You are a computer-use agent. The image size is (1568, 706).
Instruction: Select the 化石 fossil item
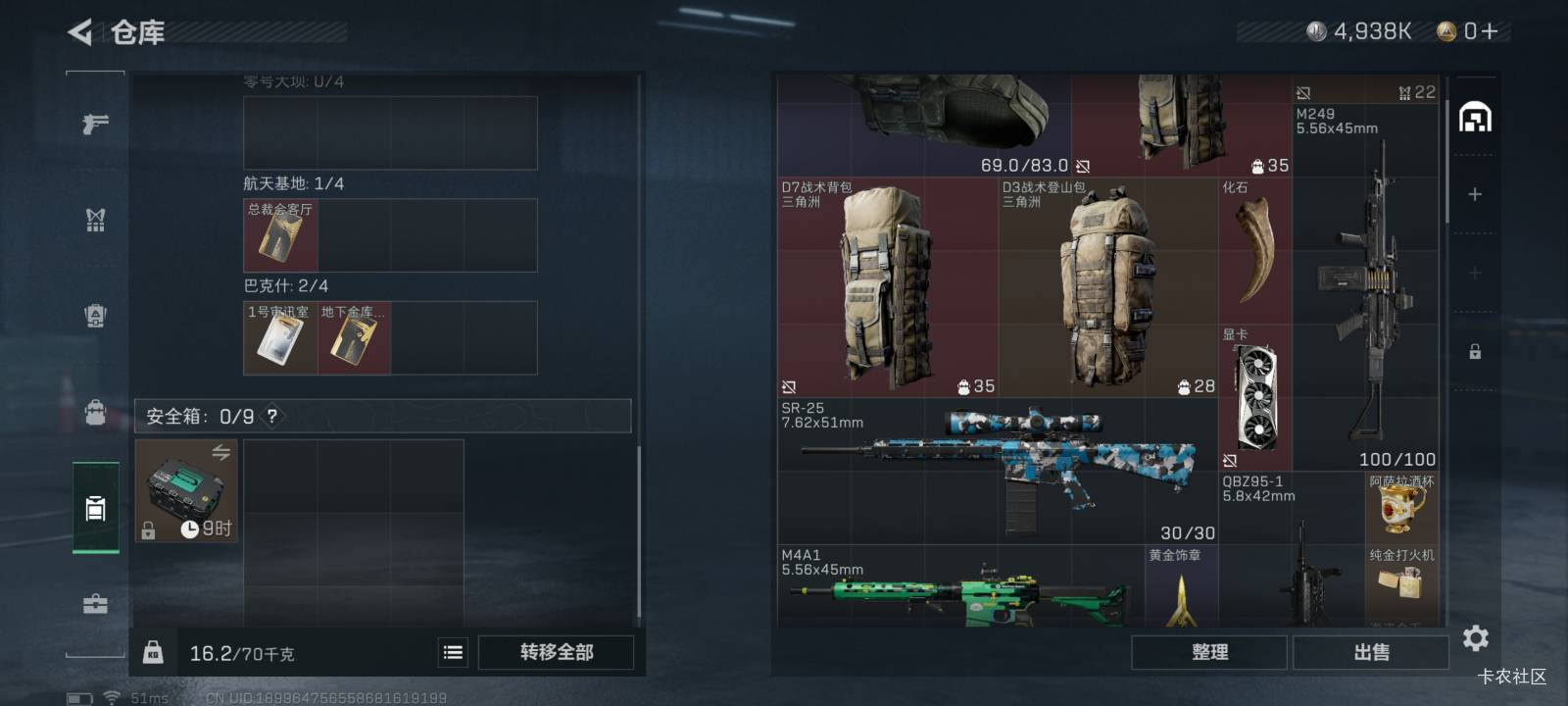click(x=1255, y=251)
